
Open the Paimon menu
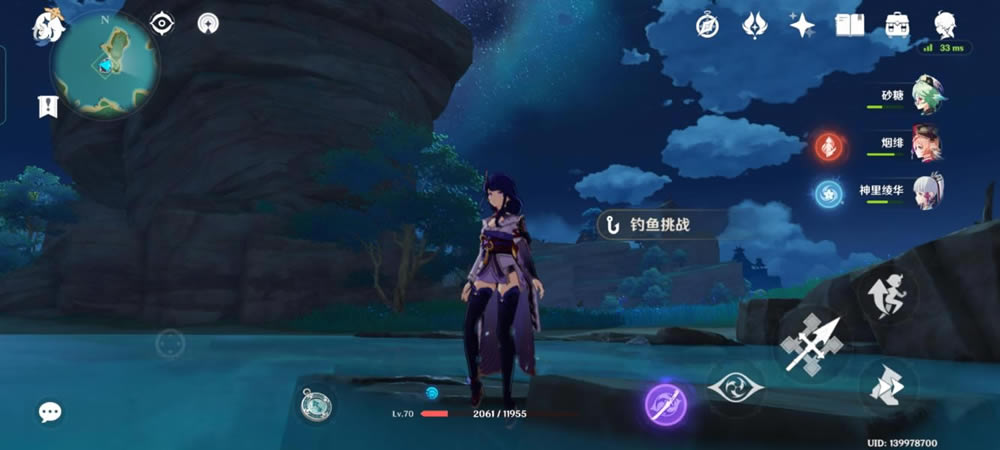tap(47, 26)
